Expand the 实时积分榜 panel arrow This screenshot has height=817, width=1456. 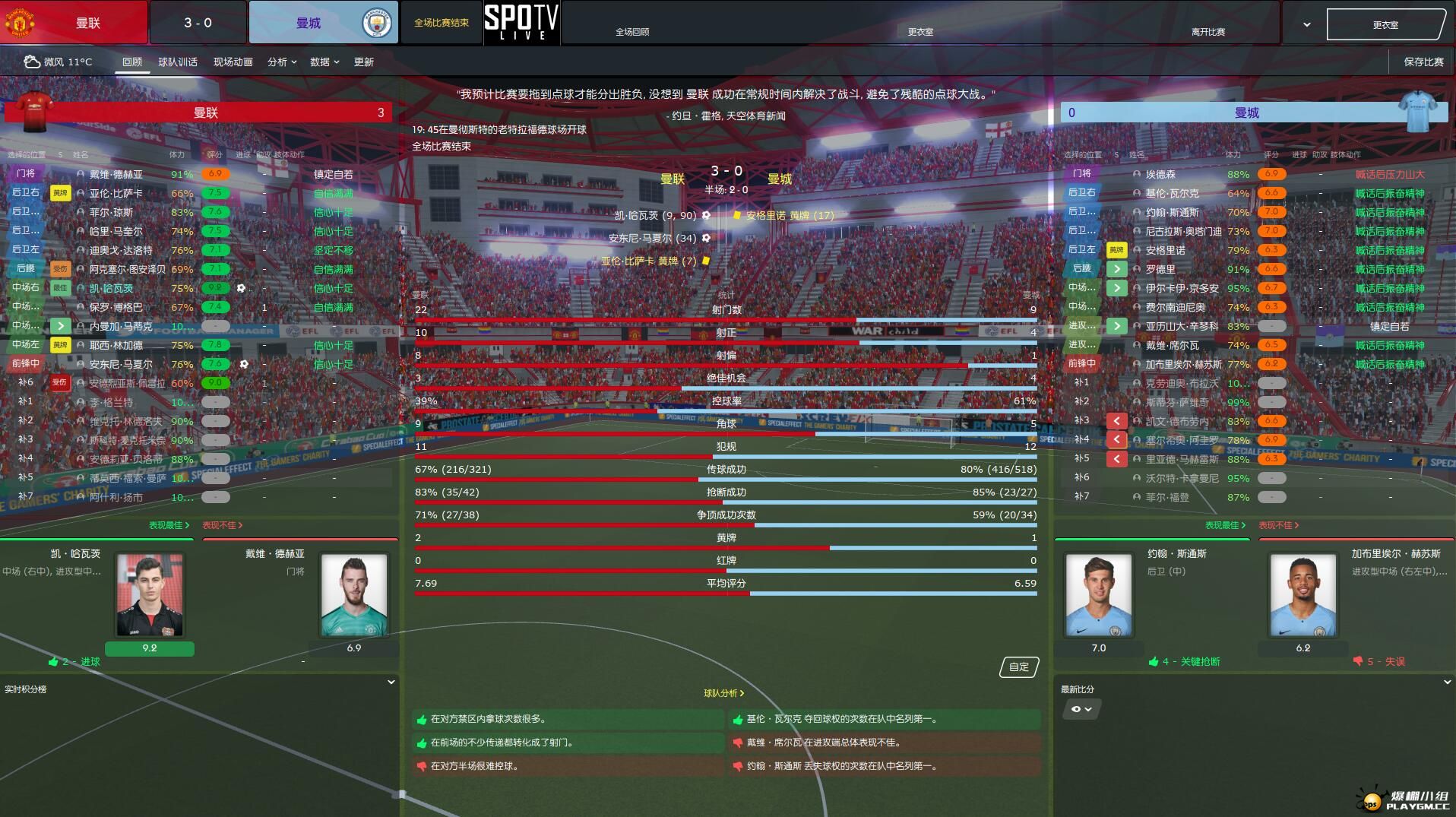coord(391,682)
